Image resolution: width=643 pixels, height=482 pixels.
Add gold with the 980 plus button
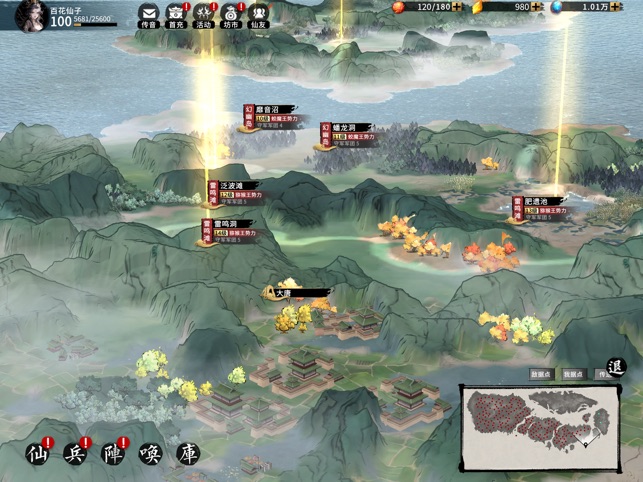point(538,7)
